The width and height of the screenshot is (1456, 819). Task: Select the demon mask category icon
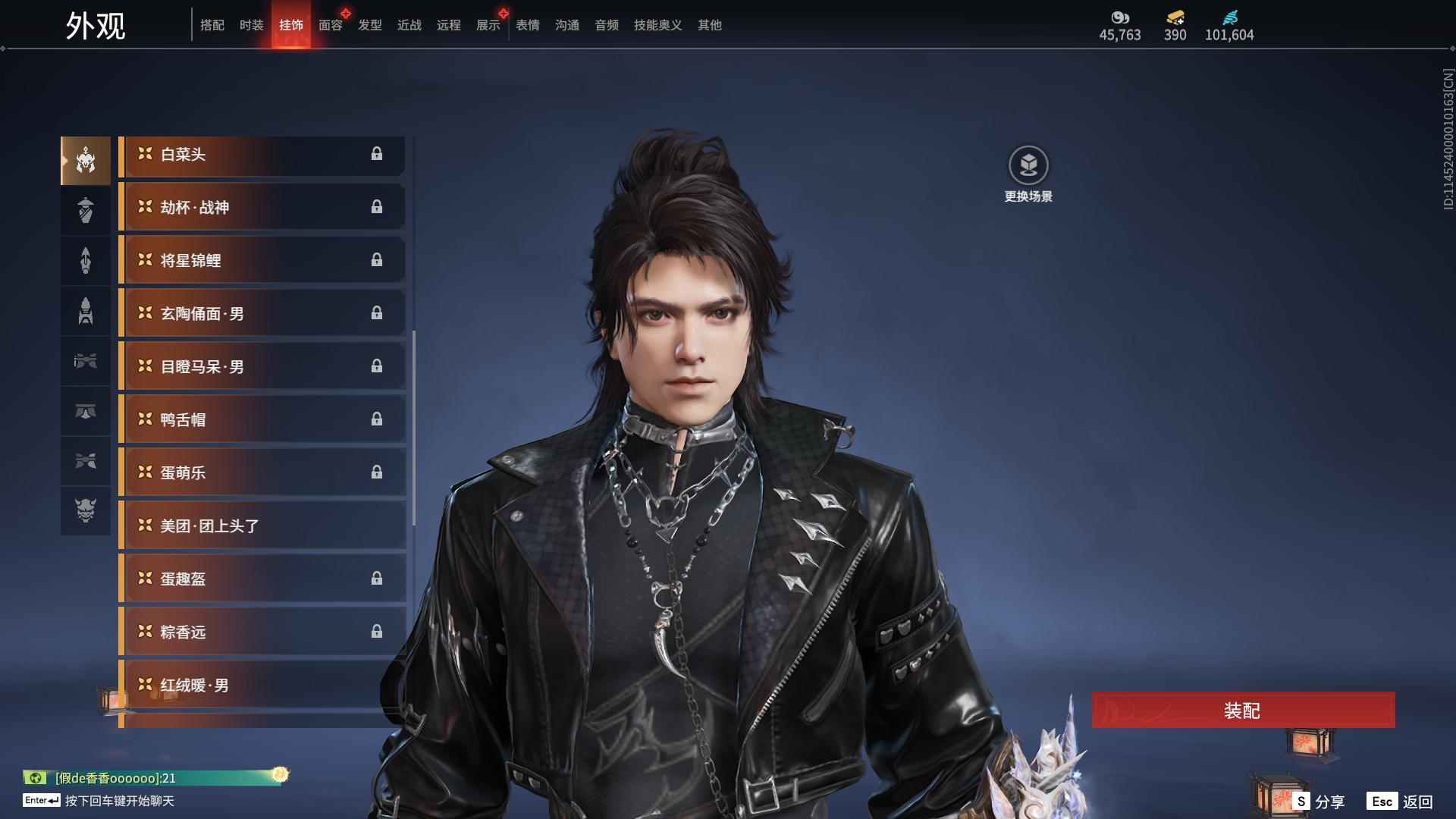point(86,510)
